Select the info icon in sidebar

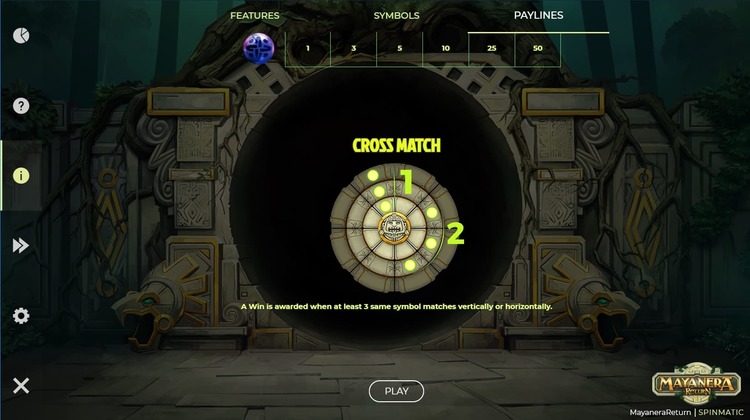click(21, 175)
